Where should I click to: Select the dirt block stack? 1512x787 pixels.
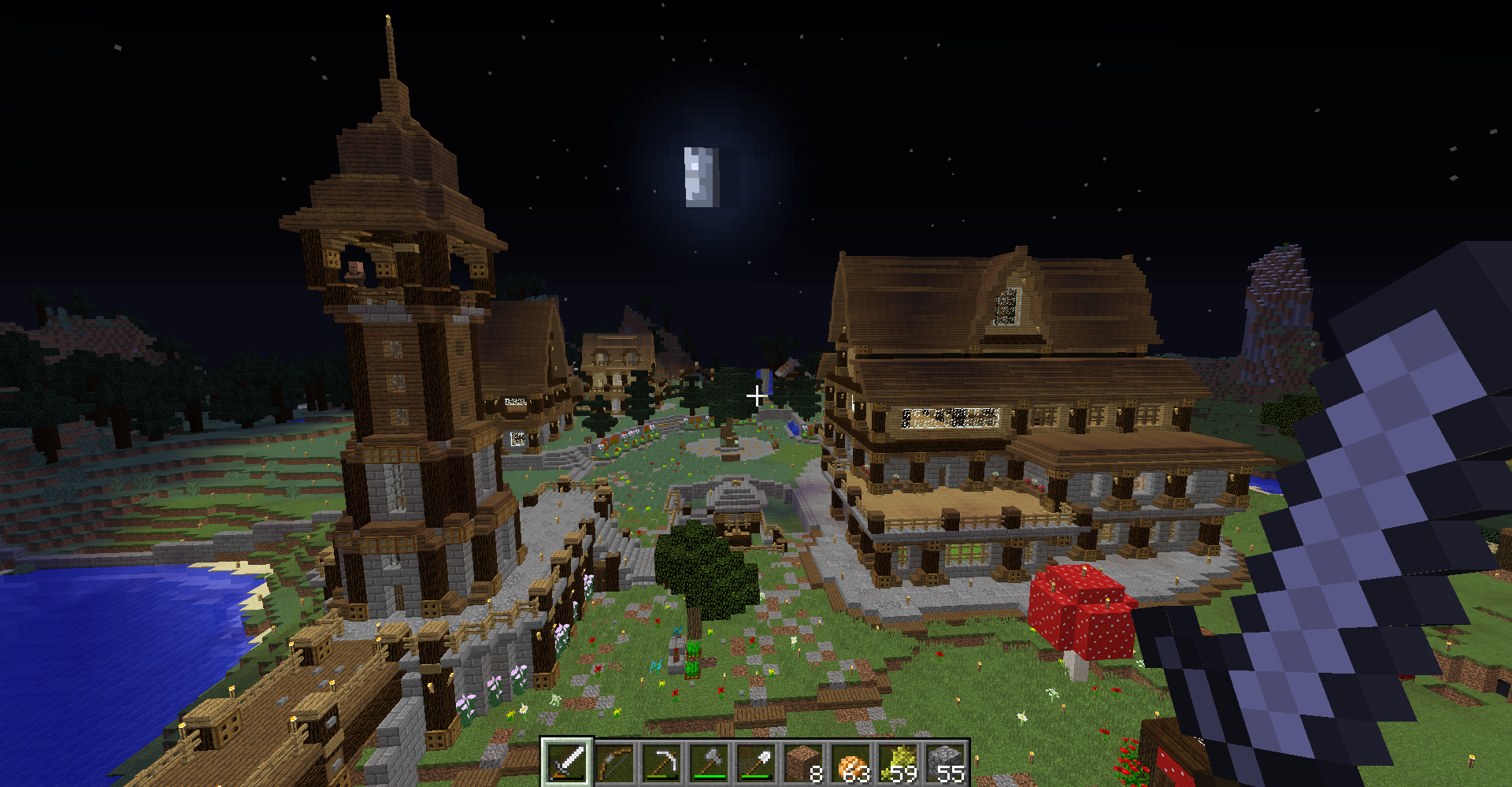803,763
